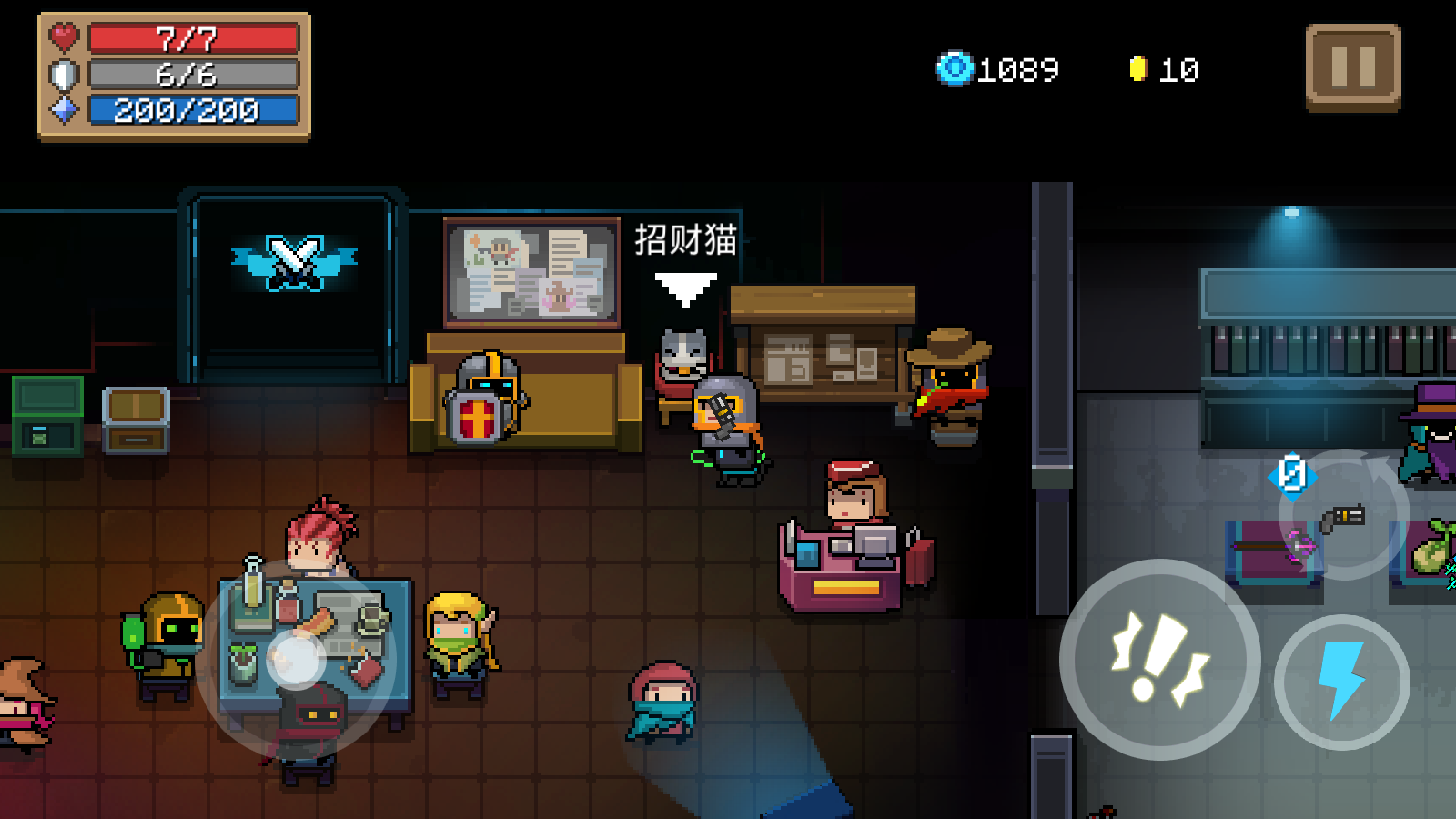Switch weapon using the revolver swap button
1456x819 pixels.
pyautogui.click(x=1343, y=516)
